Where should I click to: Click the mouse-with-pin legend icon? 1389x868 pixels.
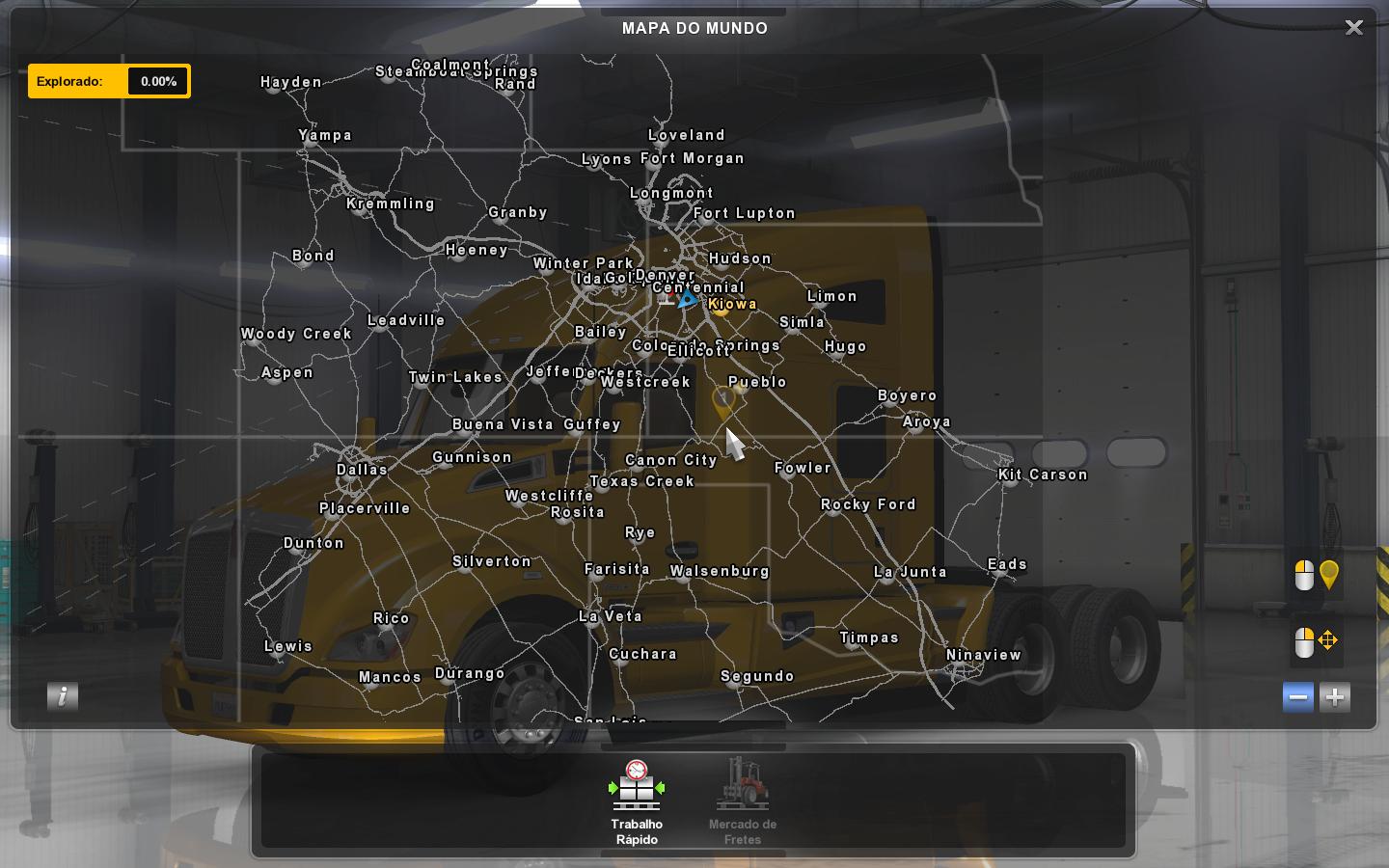(x=1315, y=575)
